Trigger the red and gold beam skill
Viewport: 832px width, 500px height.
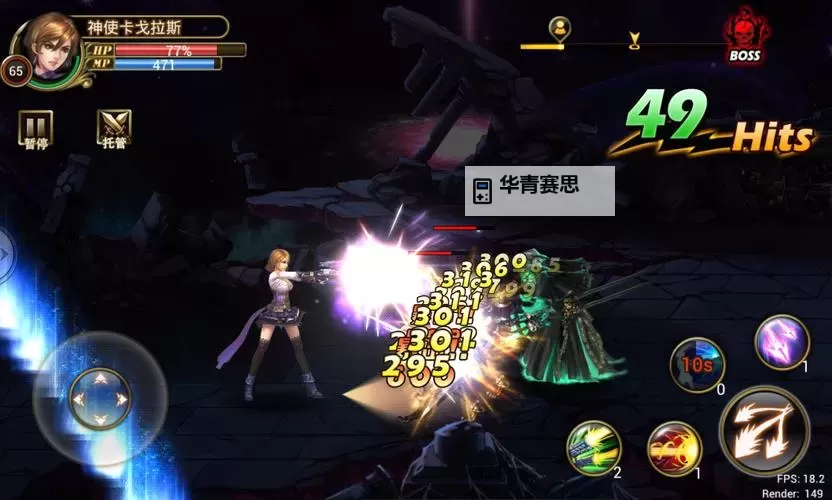tap(674, 449)
